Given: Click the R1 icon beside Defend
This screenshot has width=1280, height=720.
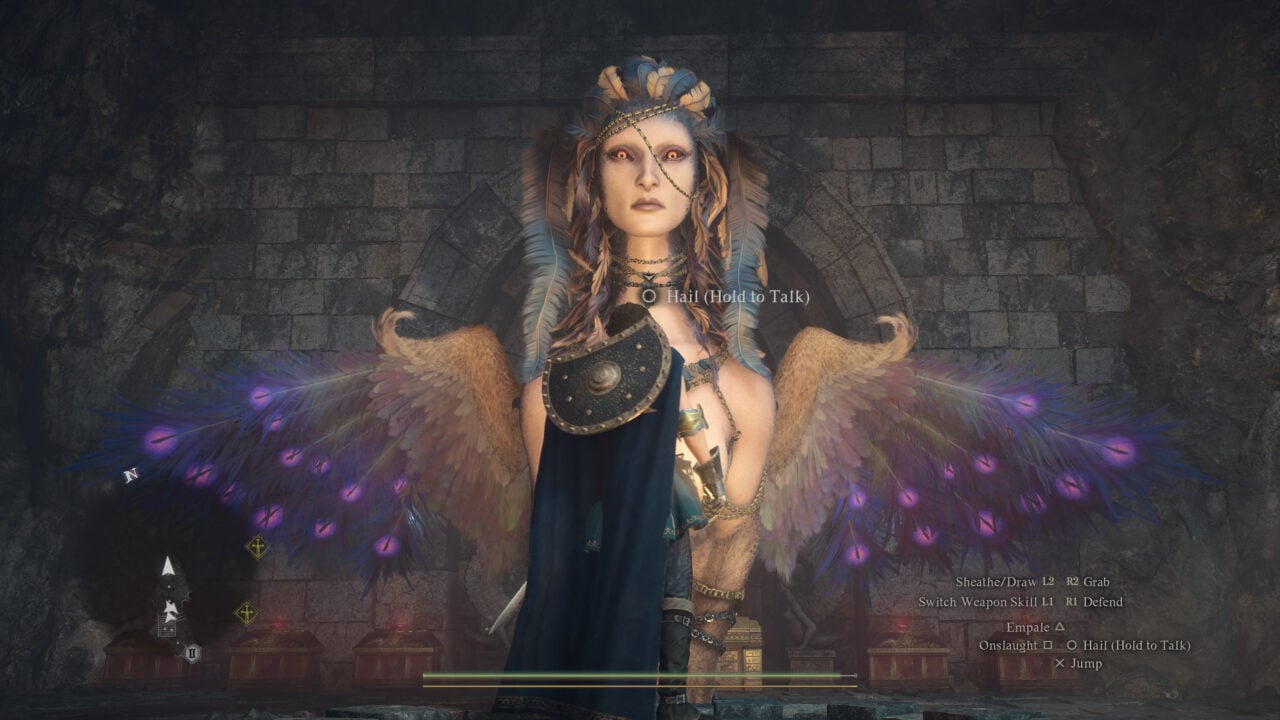Looking at the screenshot, I should click(x=1073, y=603).
